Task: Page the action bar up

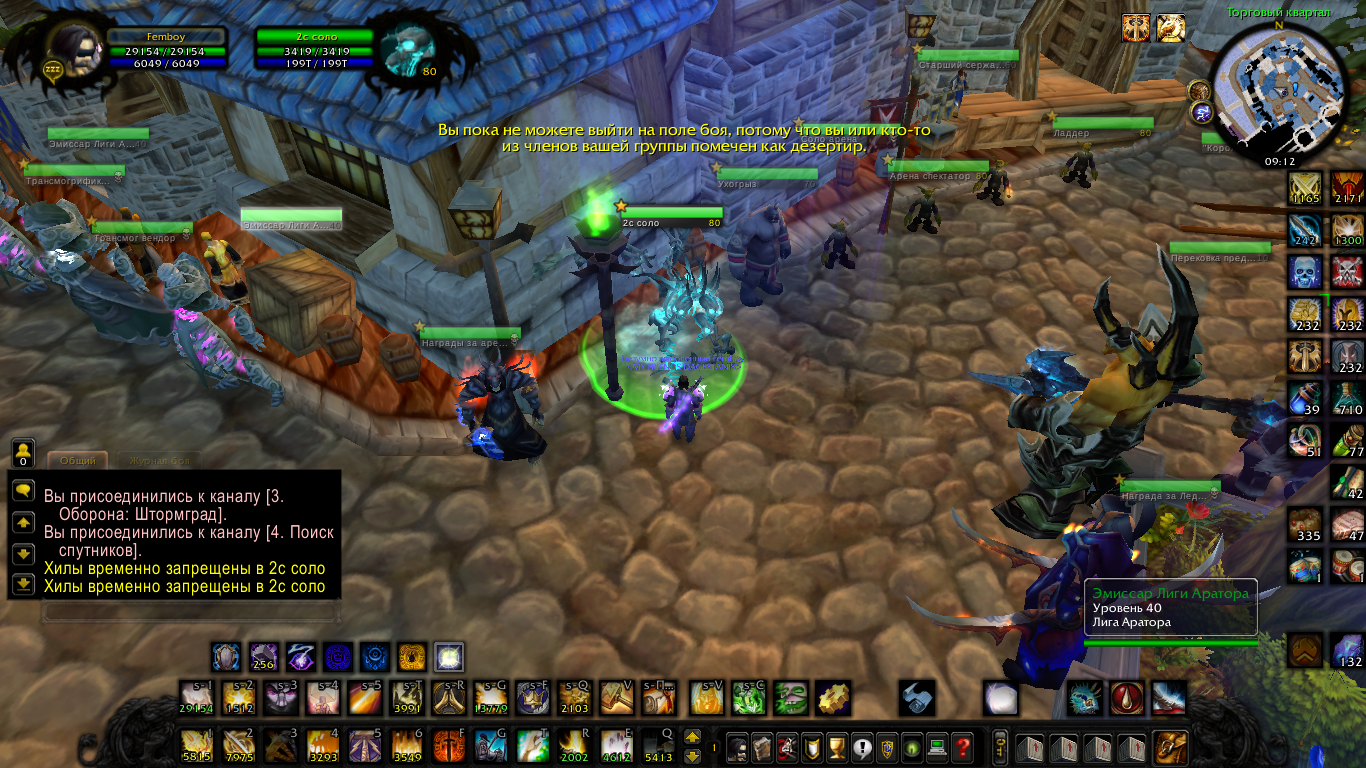Action: click(692, 737)
